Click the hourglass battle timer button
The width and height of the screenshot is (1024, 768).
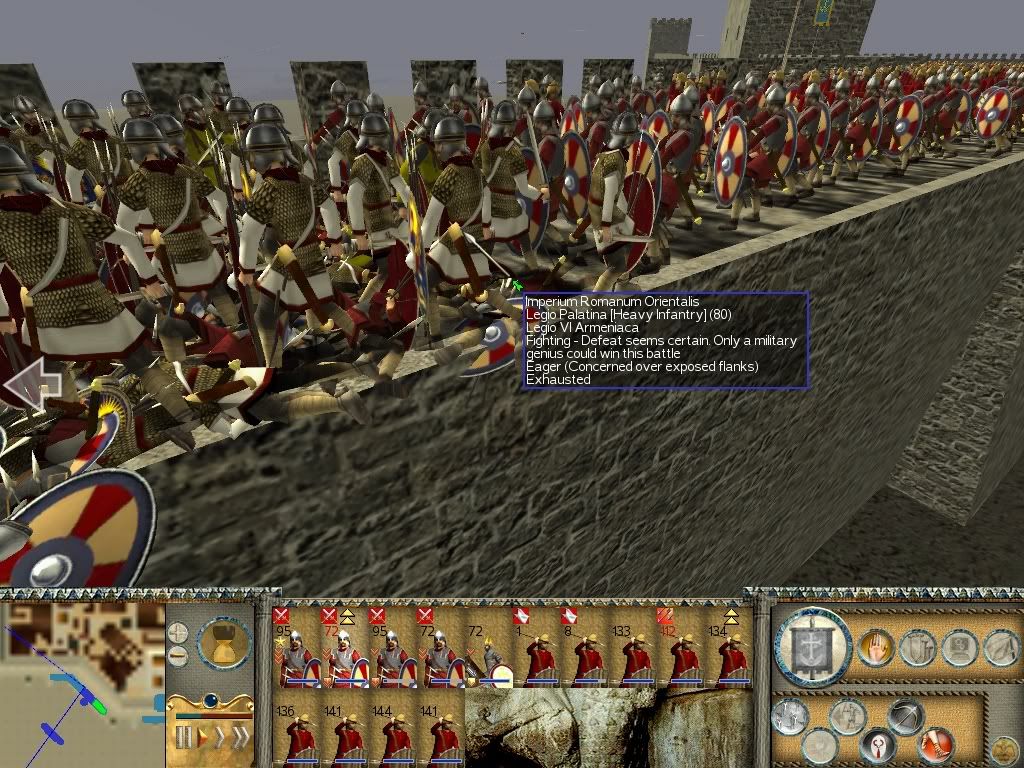[x=223, y=642]
